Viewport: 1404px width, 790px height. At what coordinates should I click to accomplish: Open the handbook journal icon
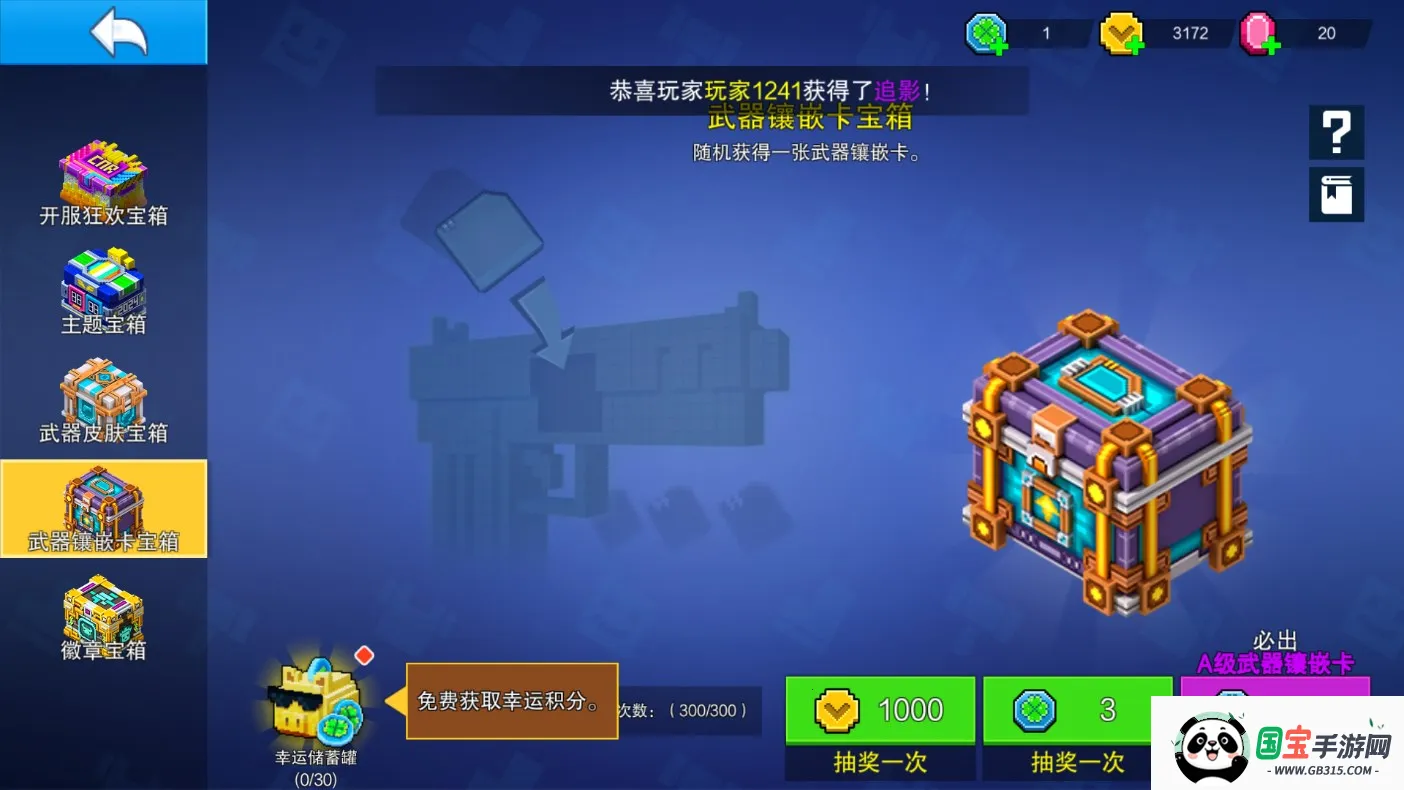point(1336,194)
